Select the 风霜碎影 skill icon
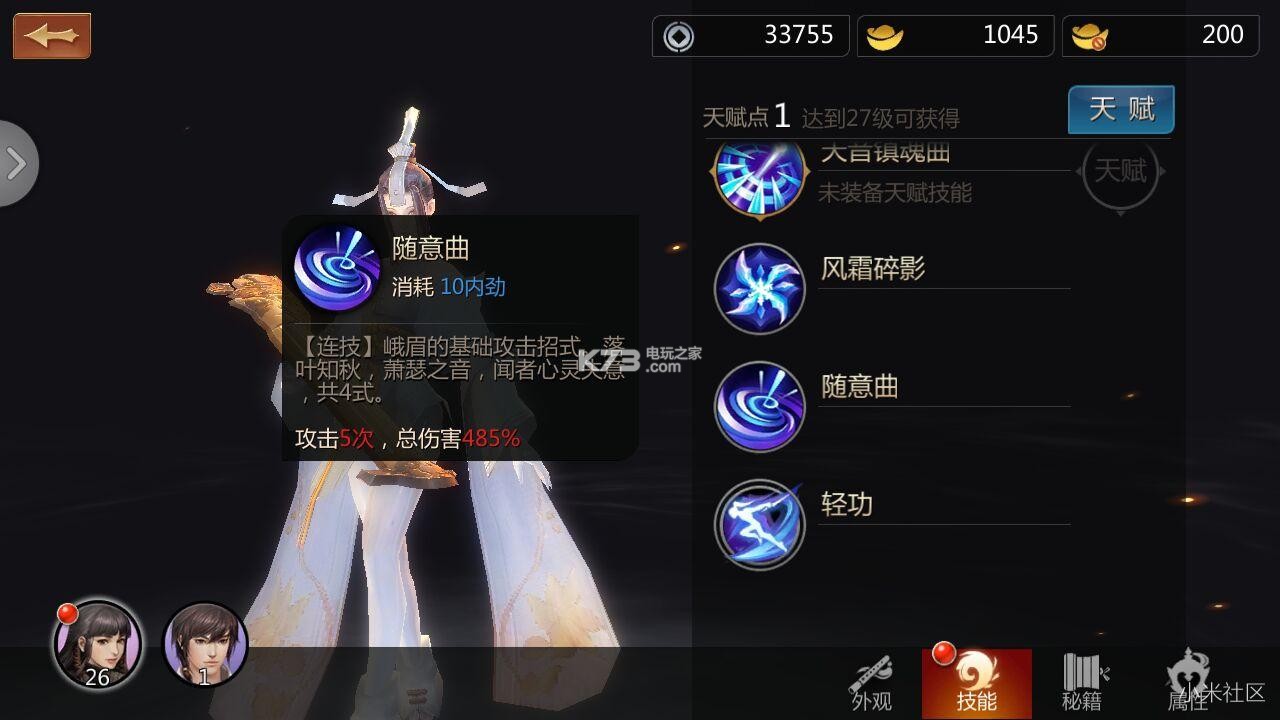Image resolution: width=1280 pixels, height=720 pixels. [759, 288]
